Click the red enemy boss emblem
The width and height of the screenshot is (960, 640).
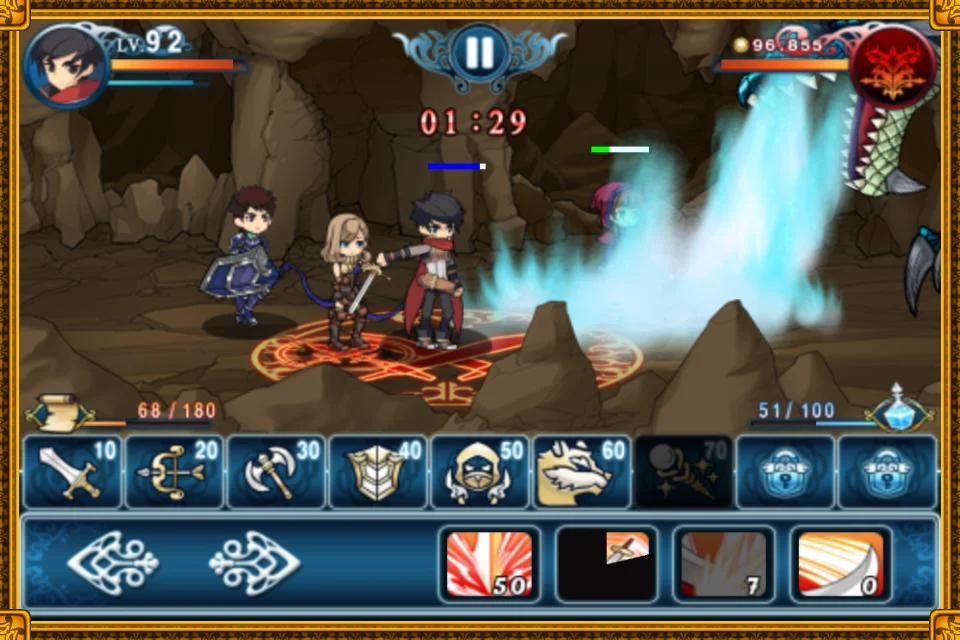pos(893,66)
